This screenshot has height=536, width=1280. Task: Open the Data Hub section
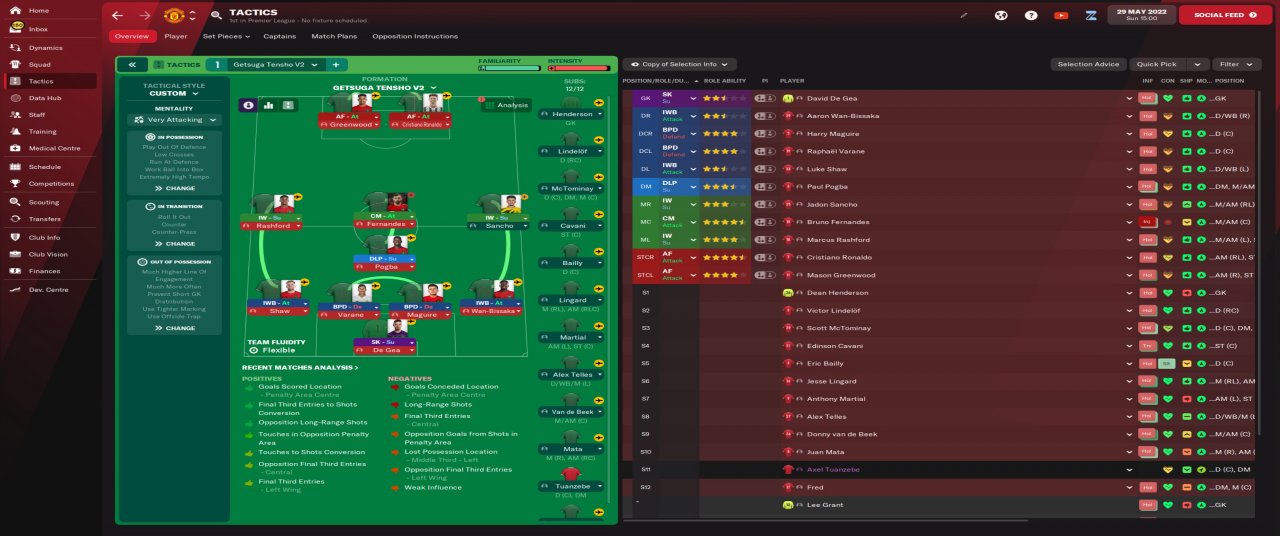pos(44,98)
